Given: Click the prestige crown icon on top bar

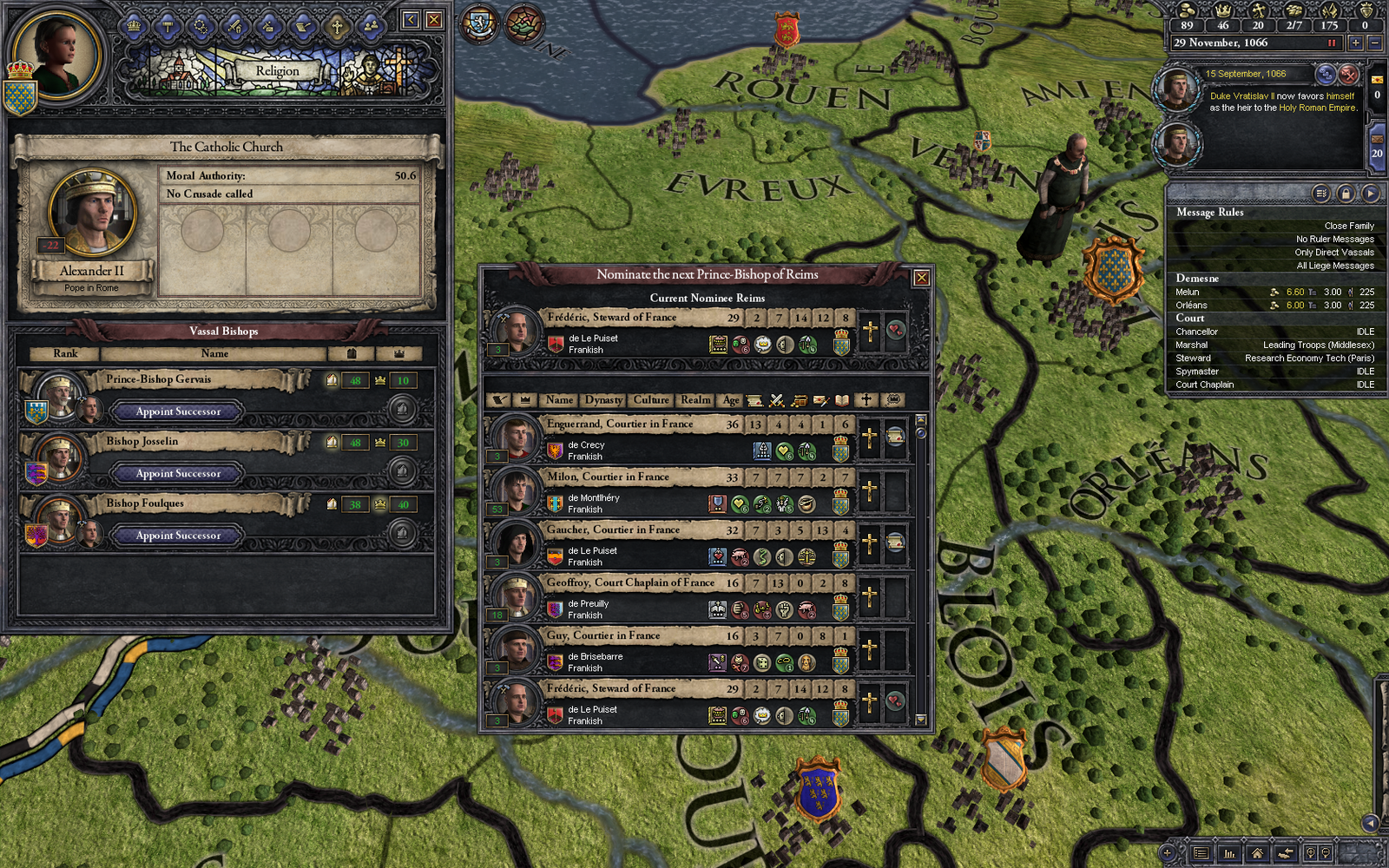Looking at the screenshot, I should point(1225,12).
